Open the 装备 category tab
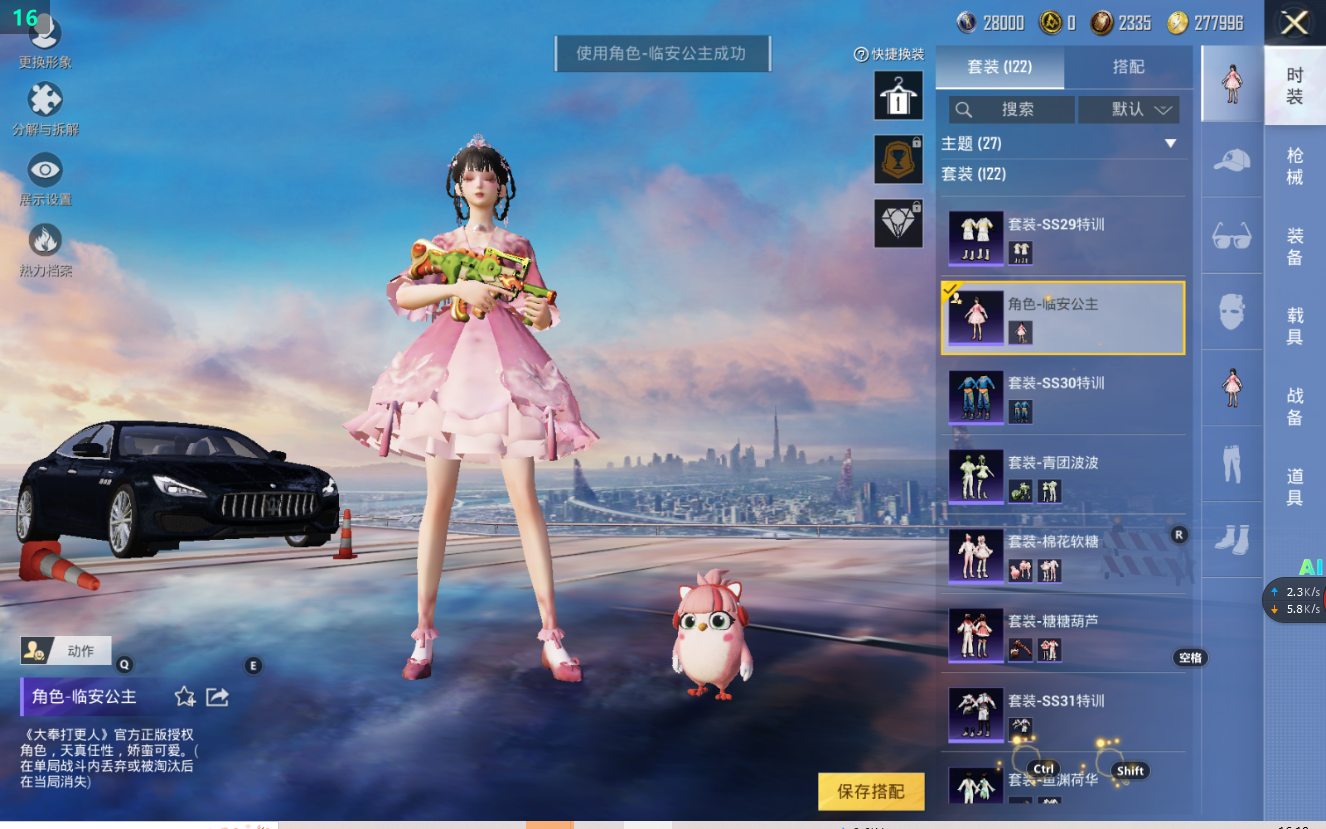The height and width of the screenshot is (829, 1326). [1294, 247]
